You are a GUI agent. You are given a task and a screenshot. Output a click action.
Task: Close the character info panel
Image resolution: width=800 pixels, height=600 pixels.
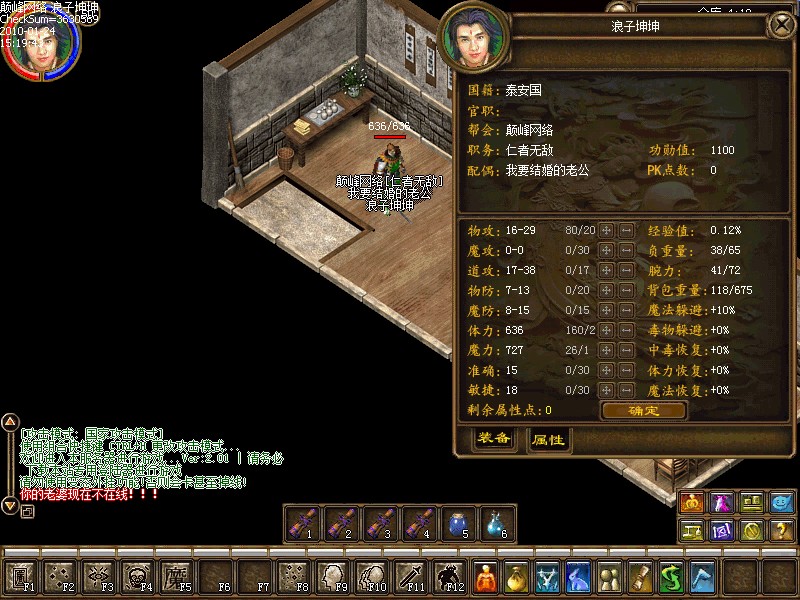point(779,26)
